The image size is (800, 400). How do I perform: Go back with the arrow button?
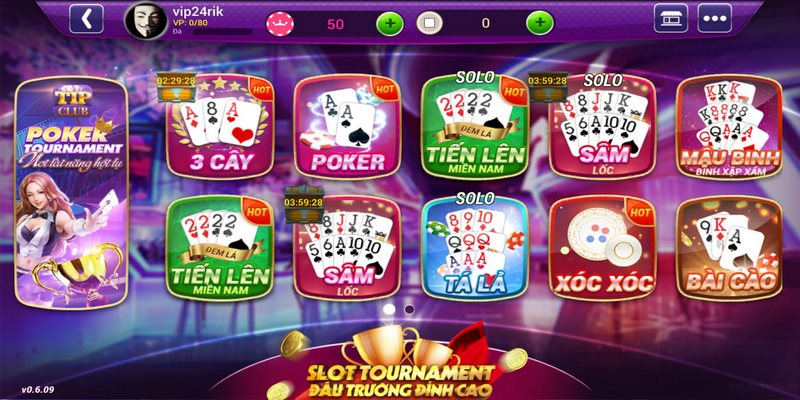(87, 19)
